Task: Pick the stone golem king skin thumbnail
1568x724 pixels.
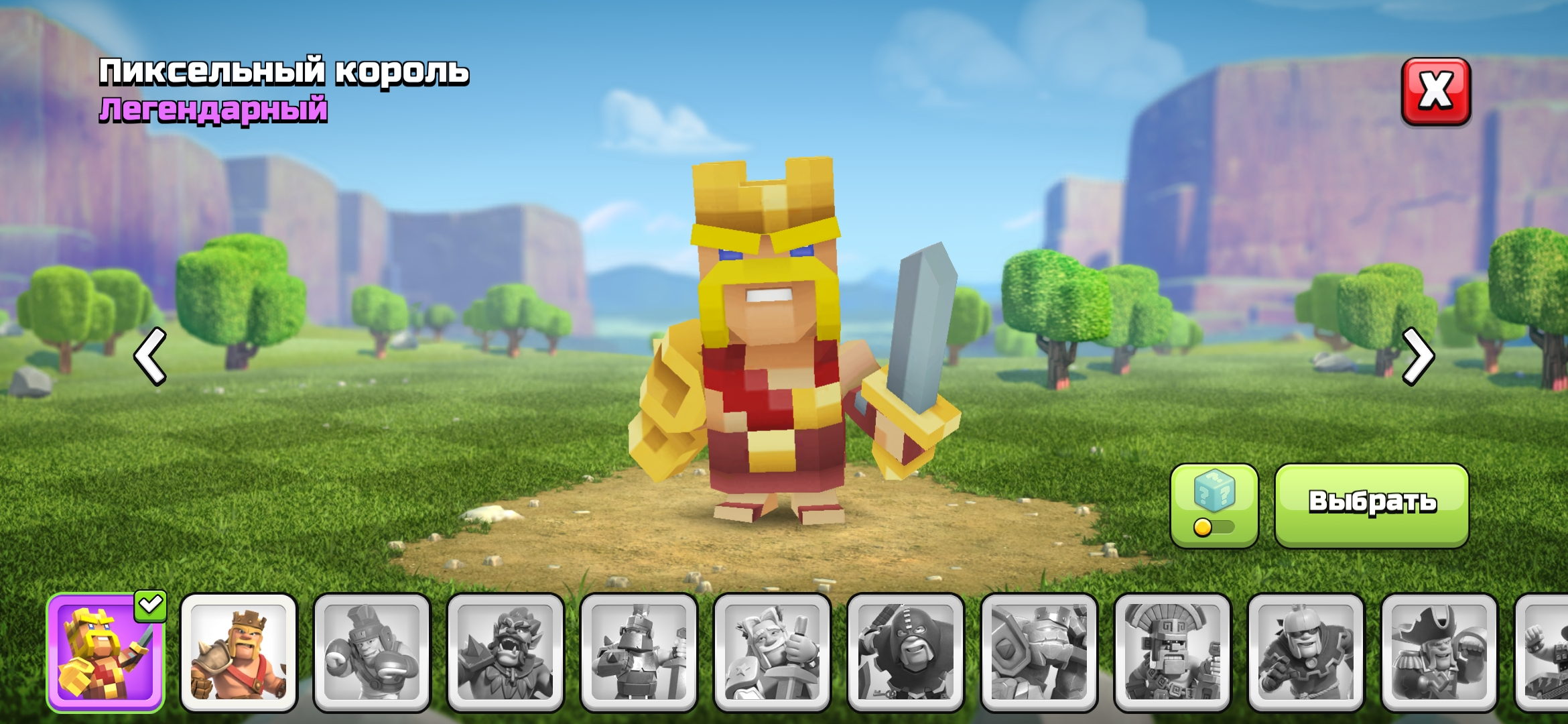Action: (x=1039, y=652)
